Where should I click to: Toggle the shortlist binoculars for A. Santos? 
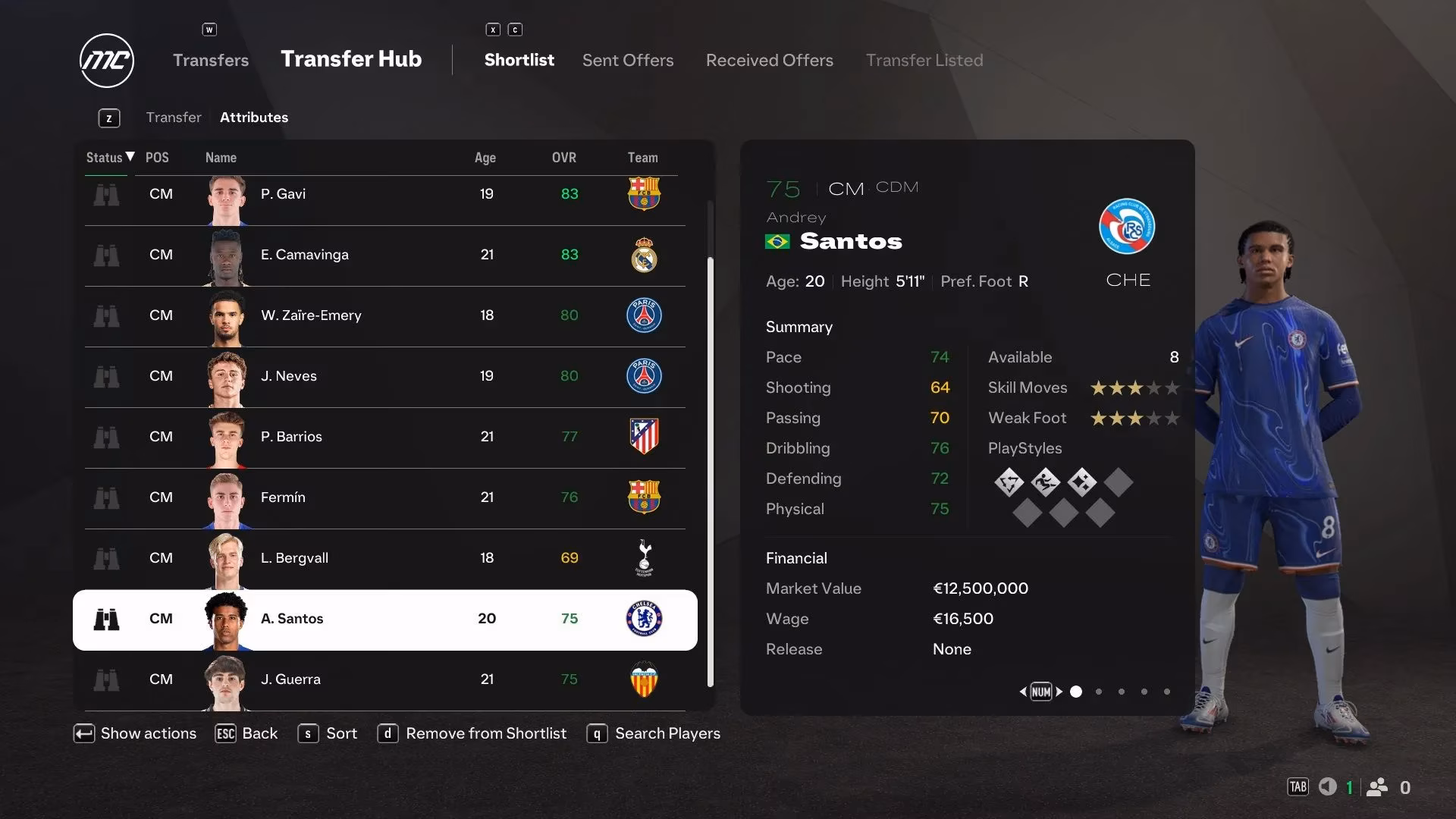tap(108, 620)
